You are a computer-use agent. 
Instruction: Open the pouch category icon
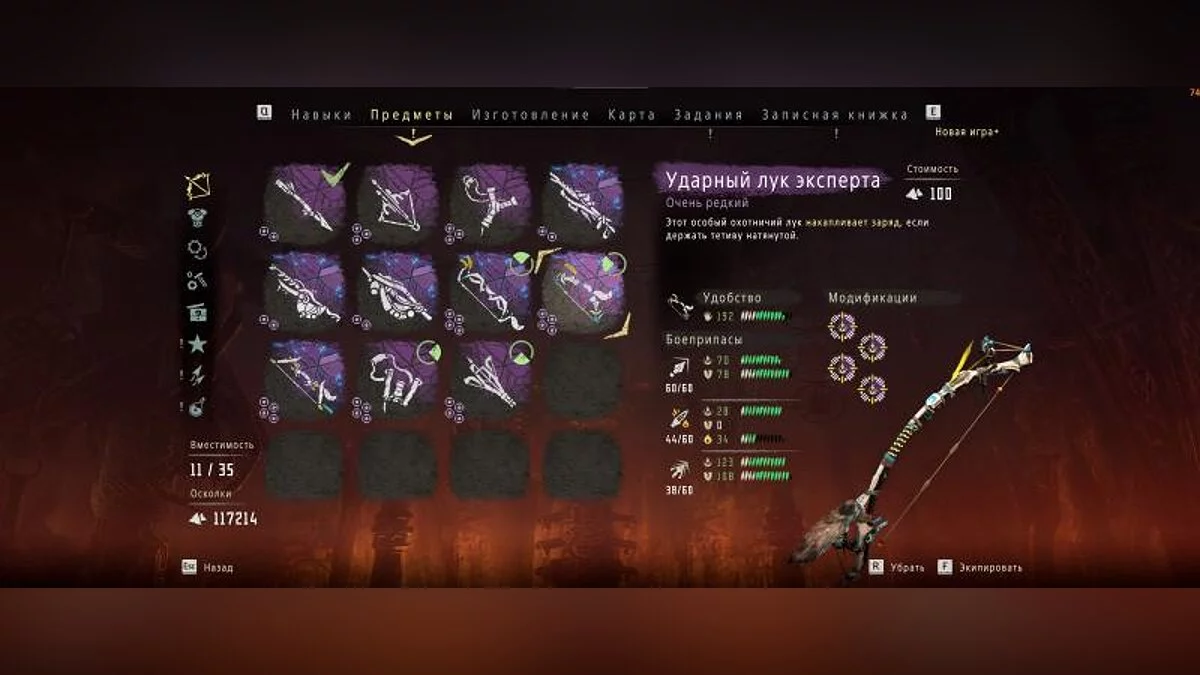click(198, 407)
